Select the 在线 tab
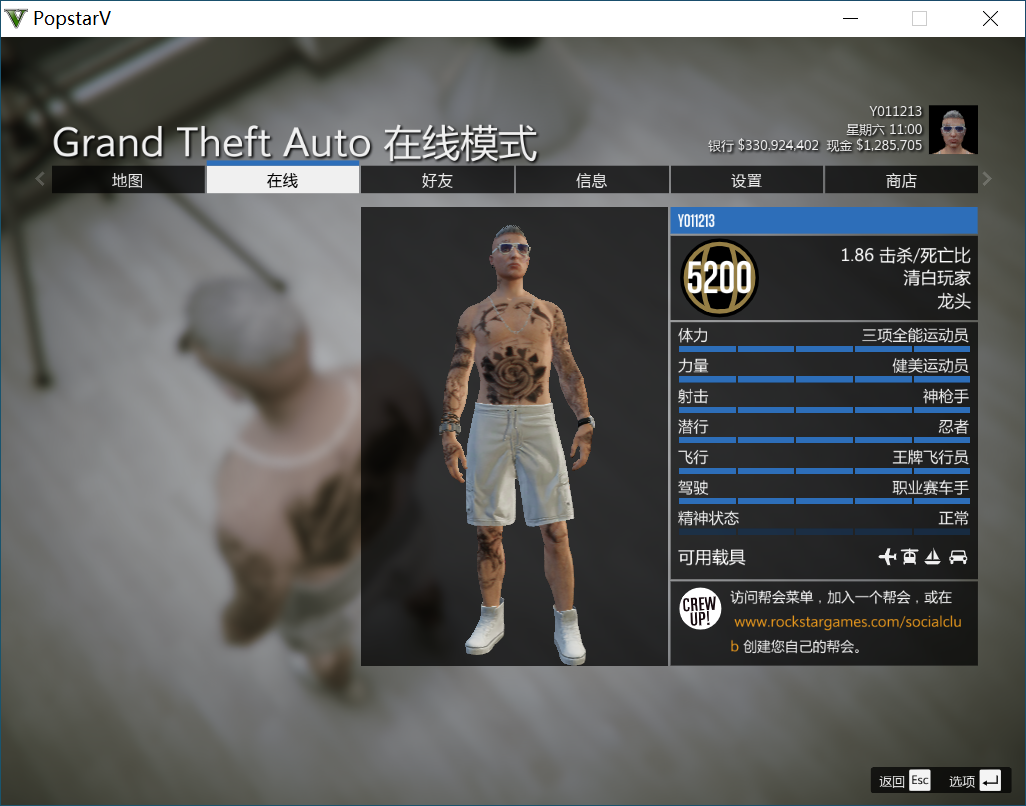The width and height of the screenshot is (1026, 806). pos(282,180)
